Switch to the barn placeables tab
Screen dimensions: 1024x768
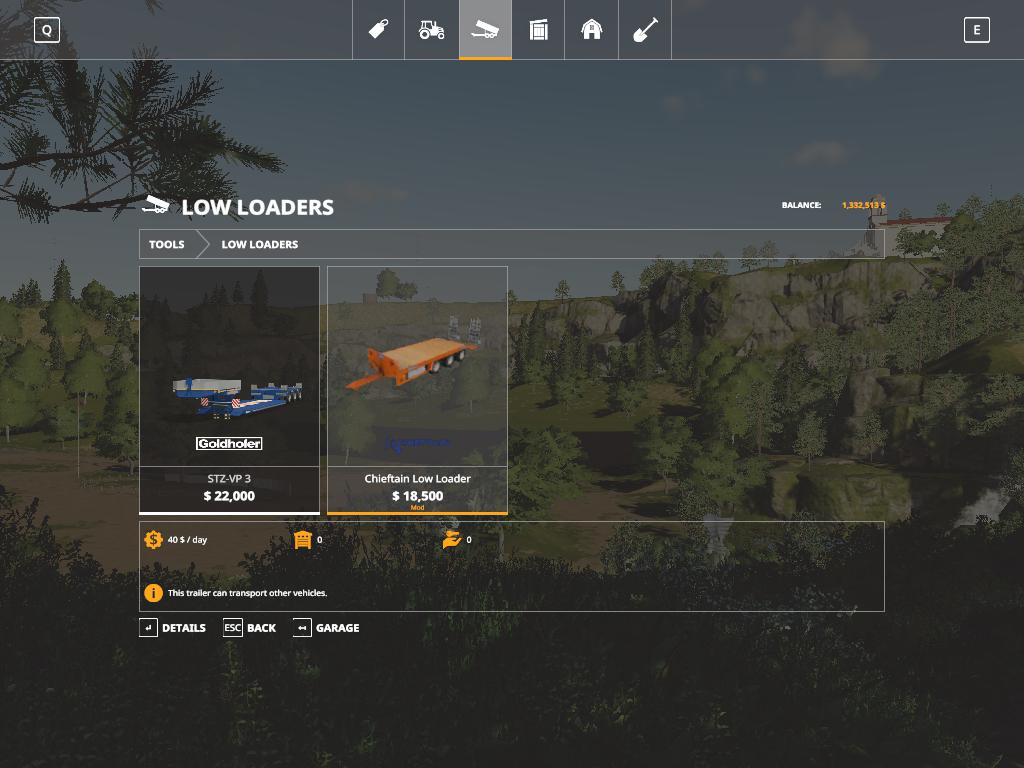click(592, 30)
